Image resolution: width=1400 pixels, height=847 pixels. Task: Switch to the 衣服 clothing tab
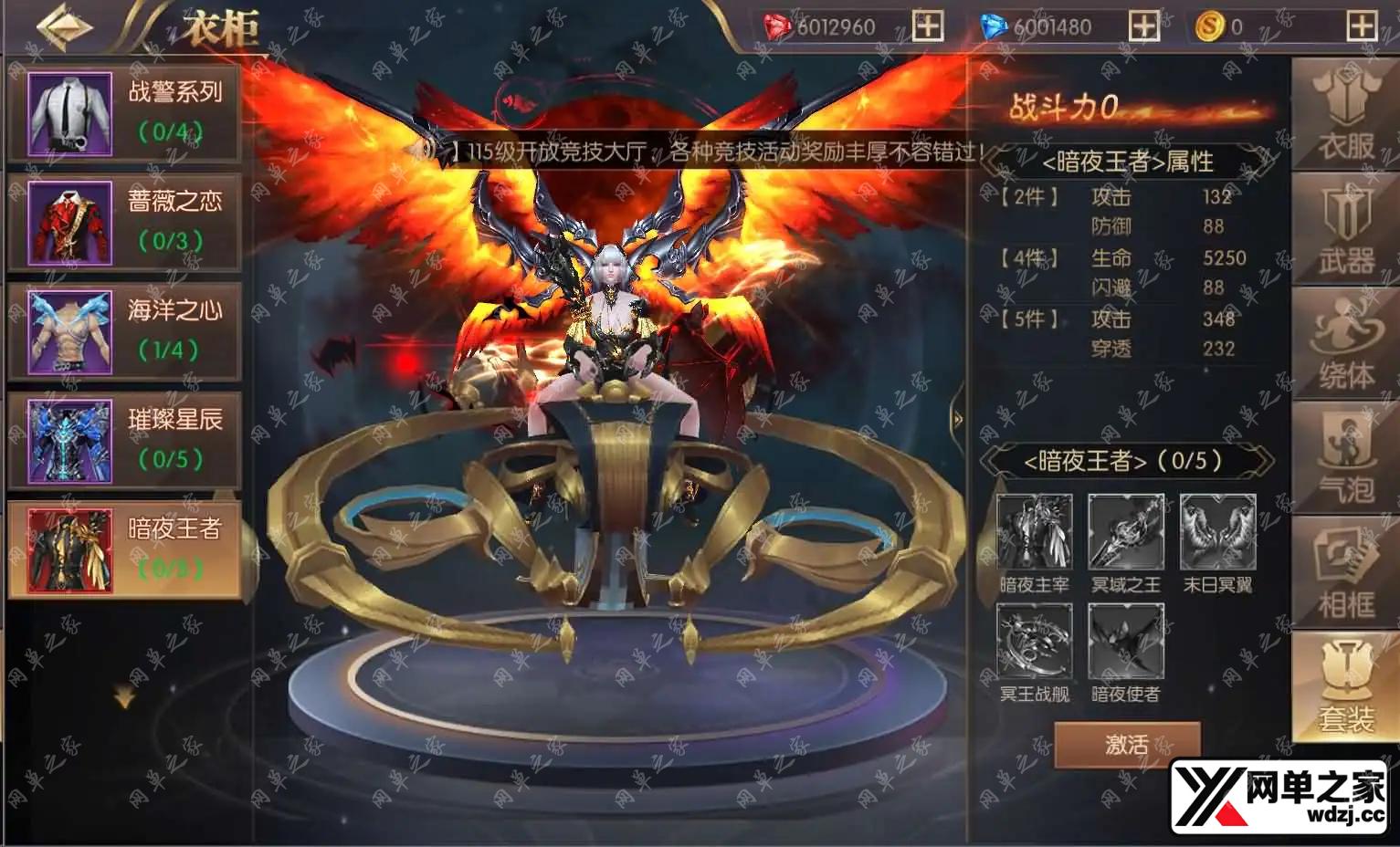tap(1345, 116)
